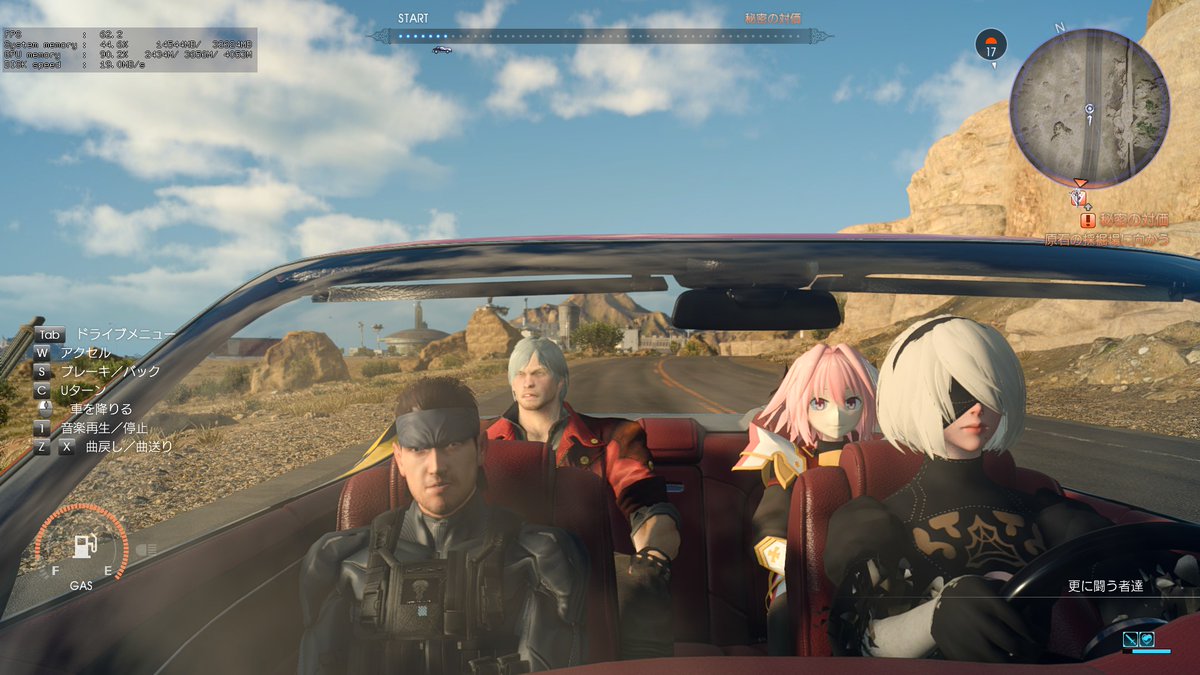Click the 秘密の対価 destination label on the route bar
1200x675 pixels.
tap(772, 19)
